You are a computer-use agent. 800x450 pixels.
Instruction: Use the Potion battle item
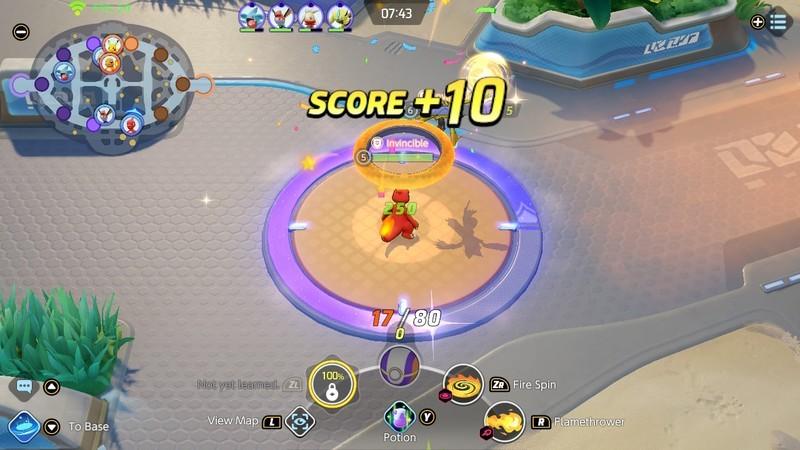[400, 416]
